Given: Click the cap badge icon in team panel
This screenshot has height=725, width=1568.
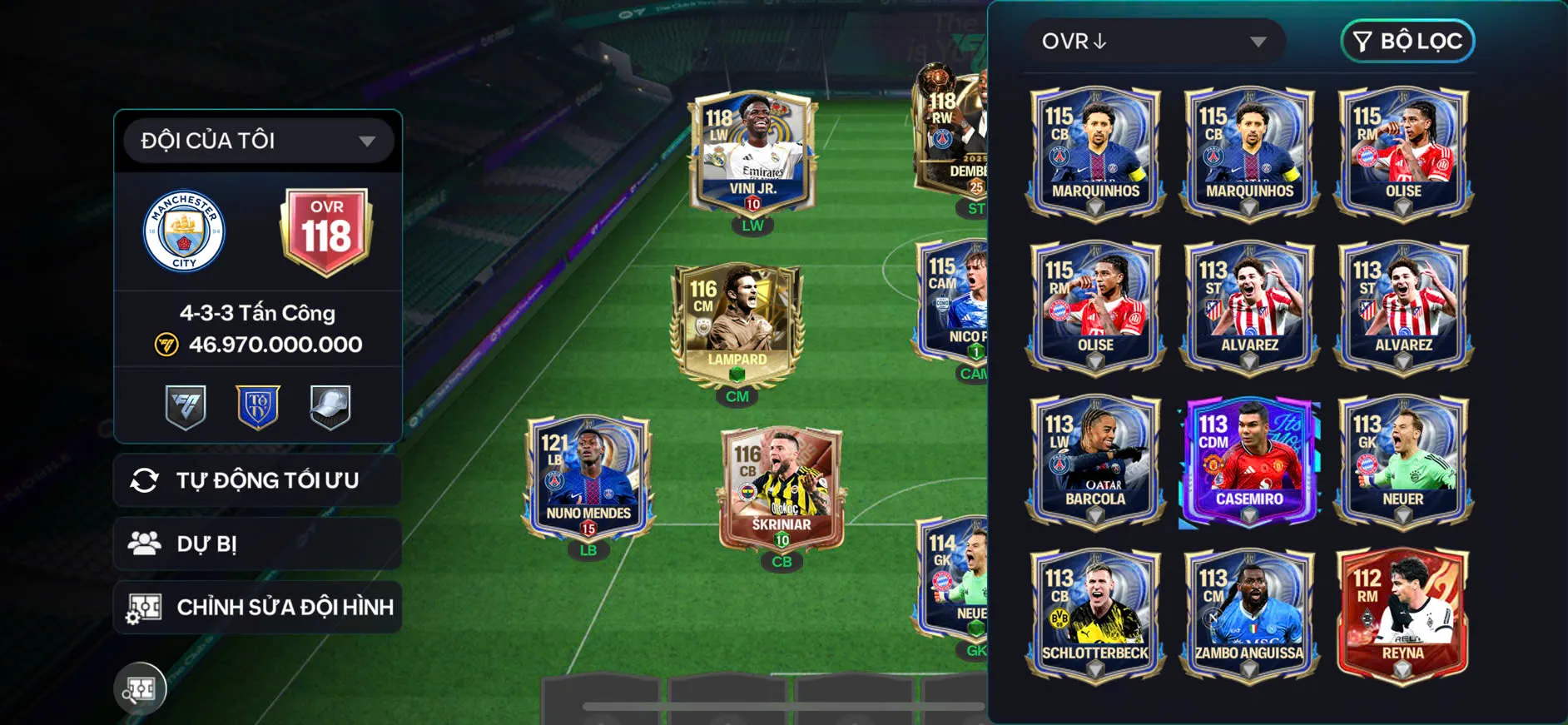Looking at the screenshot, I should (330, 405).
